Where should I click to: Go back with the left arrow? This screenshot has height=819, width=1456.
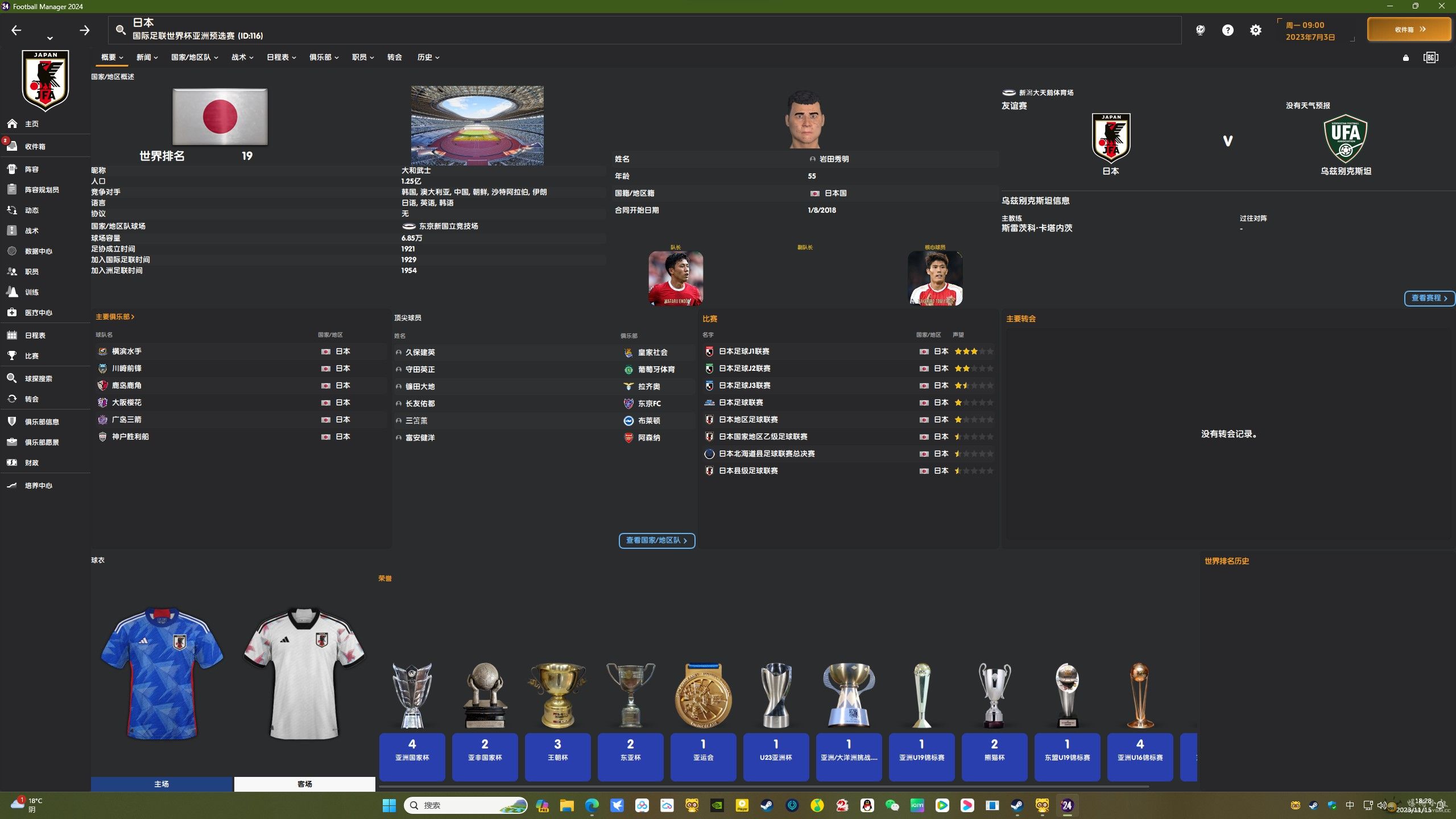[16, 30]
